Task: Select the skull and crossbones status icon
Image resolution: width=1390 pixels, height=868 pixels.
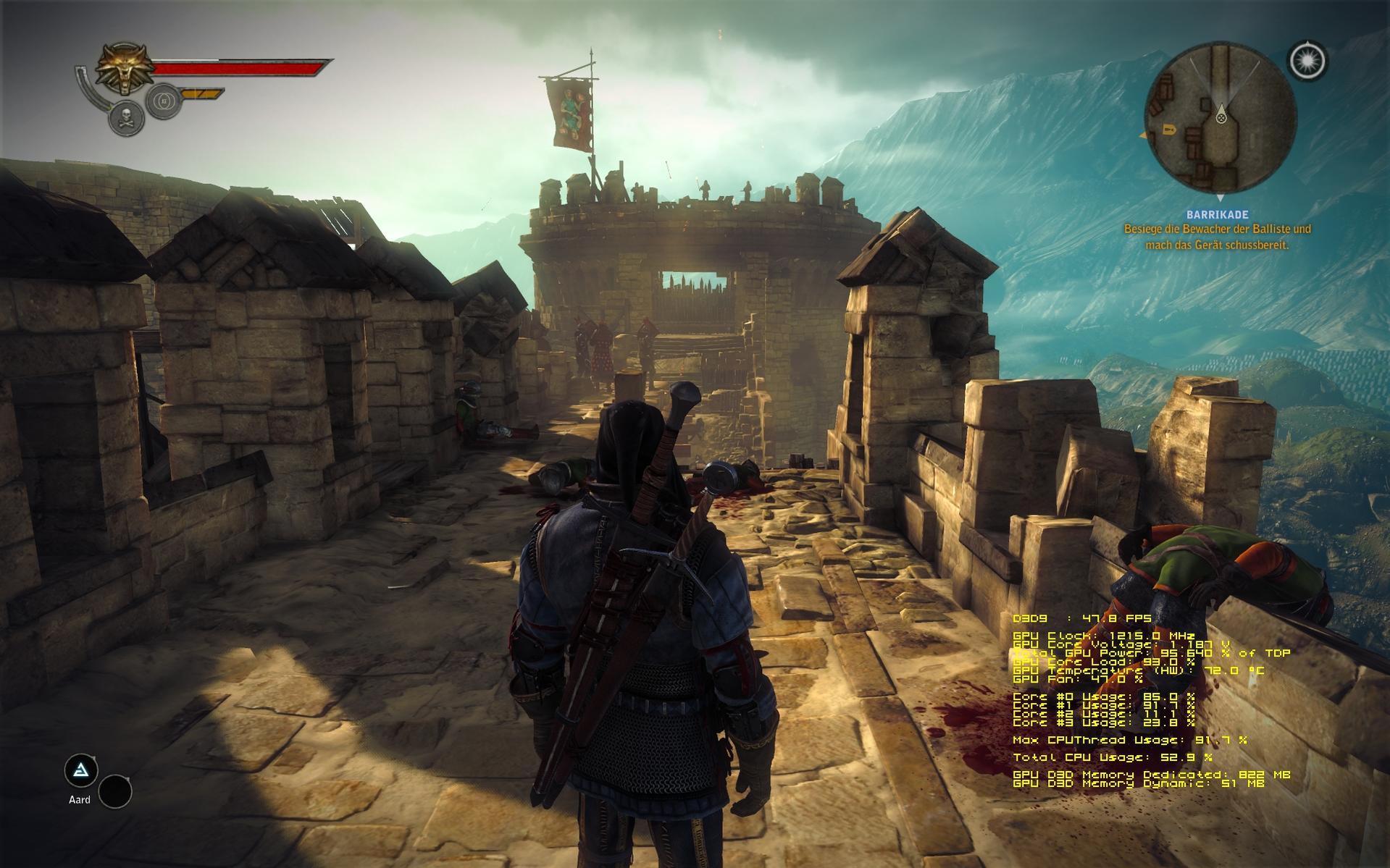Action: pos(126,117)
